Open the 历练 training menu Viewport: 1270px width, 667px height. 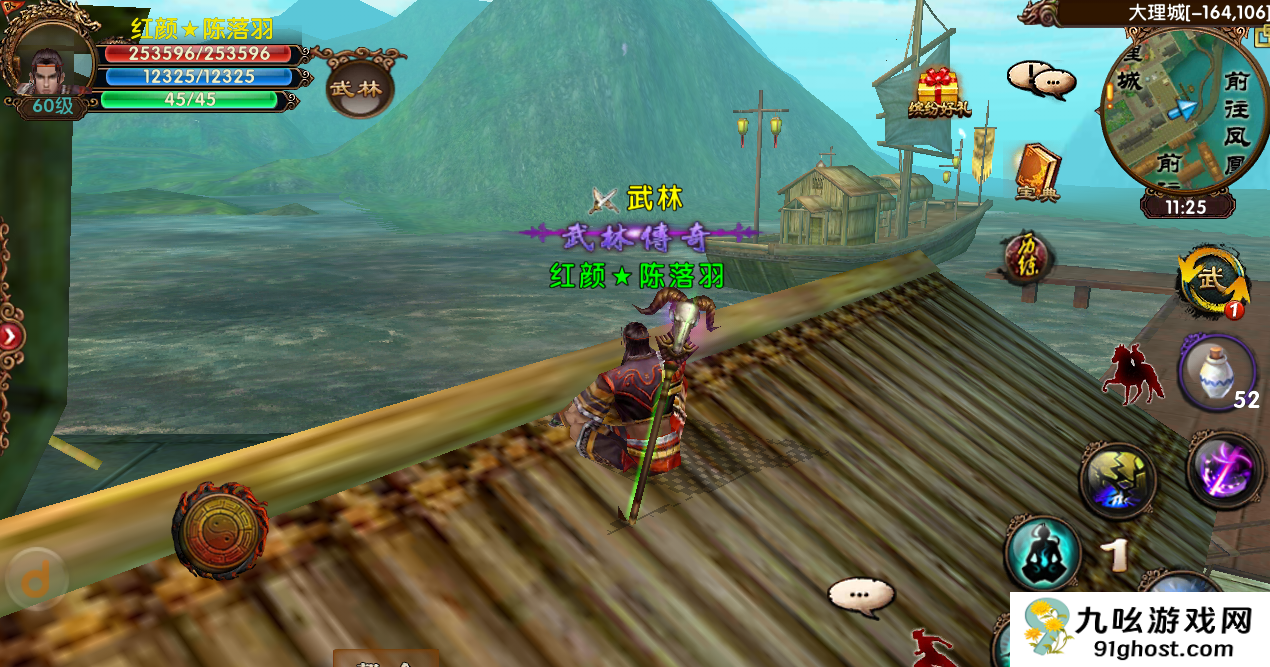(x=1028, y=256)
